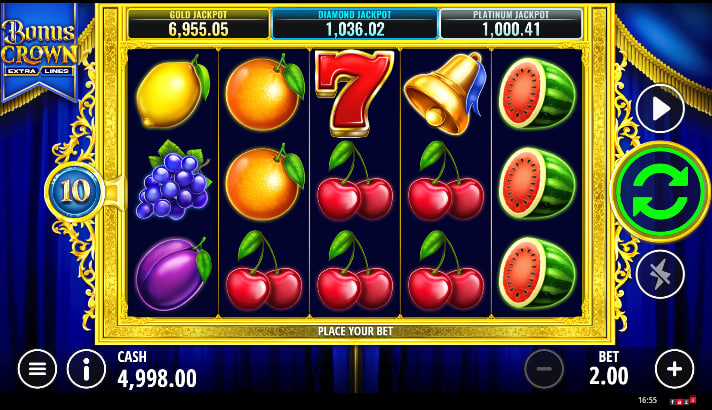Spin the reels with the green button
The image size is (712, 410).
(659, 191)
